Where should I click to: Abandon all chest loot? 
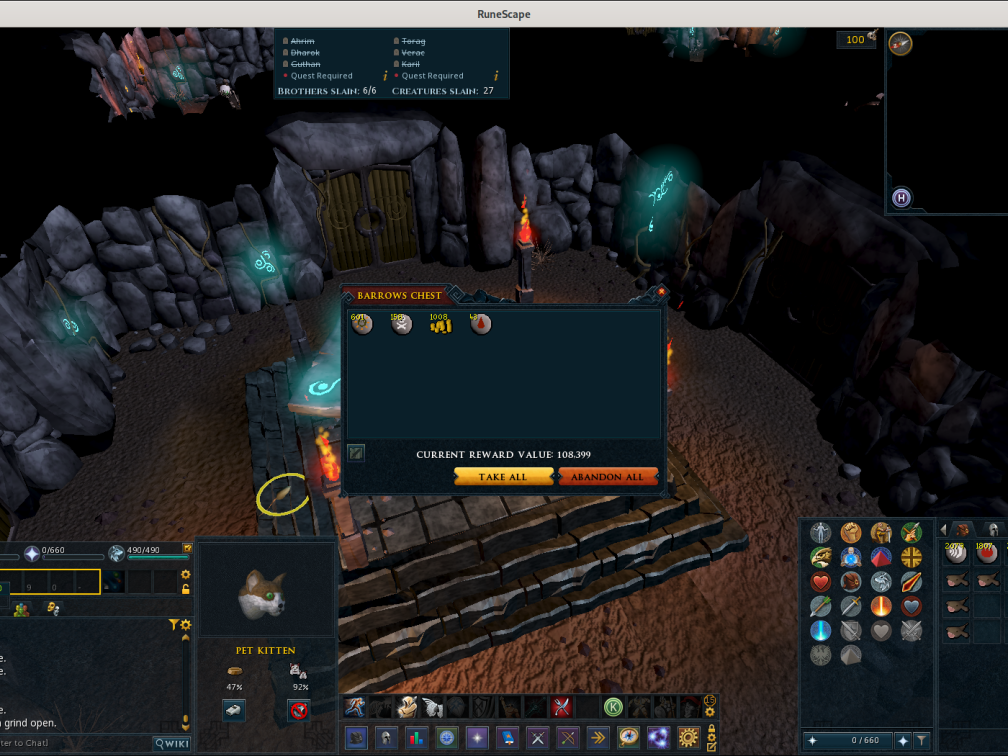point(608,477)
